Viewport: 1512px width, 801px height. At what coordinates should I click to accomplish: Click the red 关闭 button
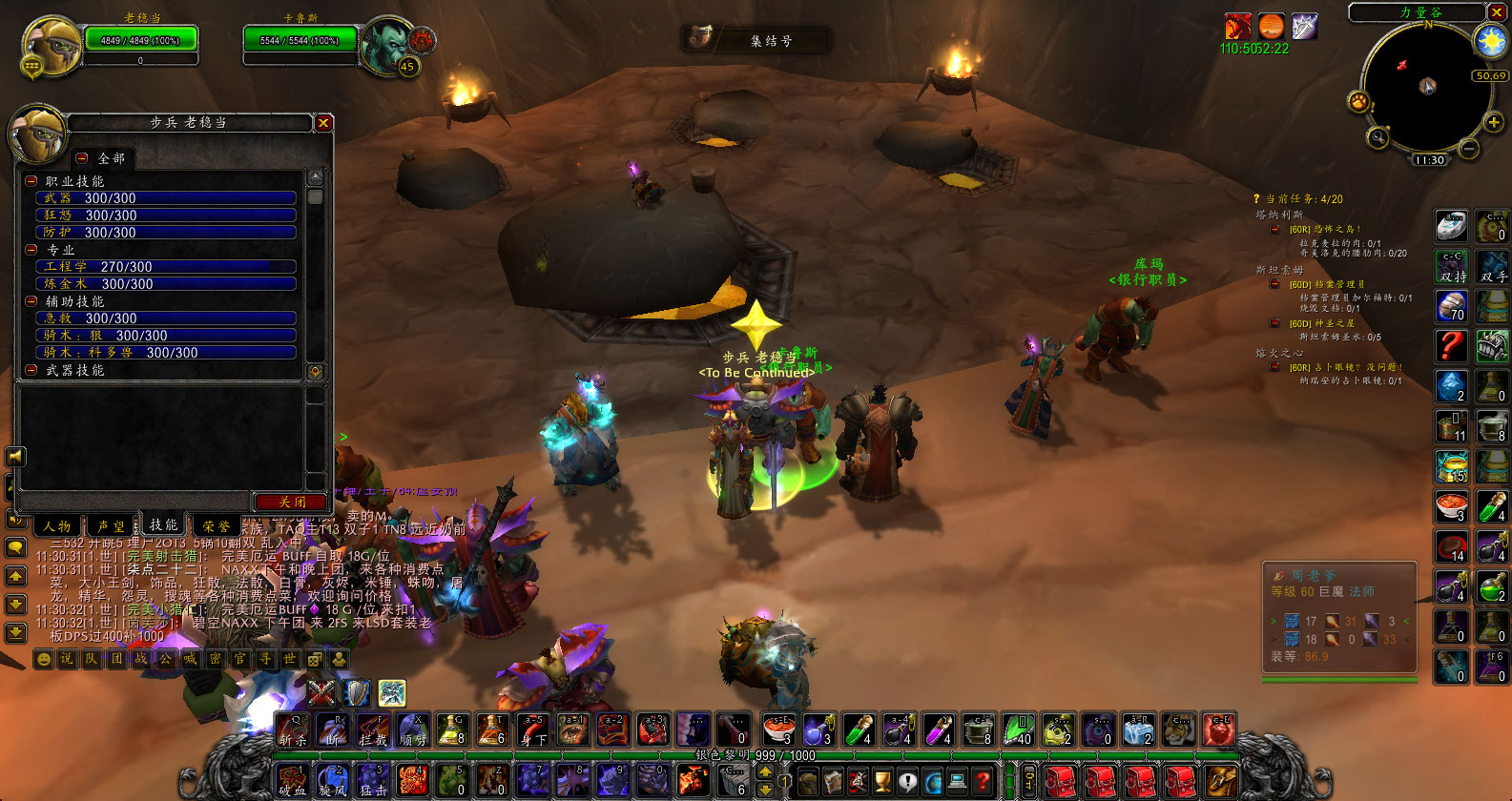pos(292,502)
